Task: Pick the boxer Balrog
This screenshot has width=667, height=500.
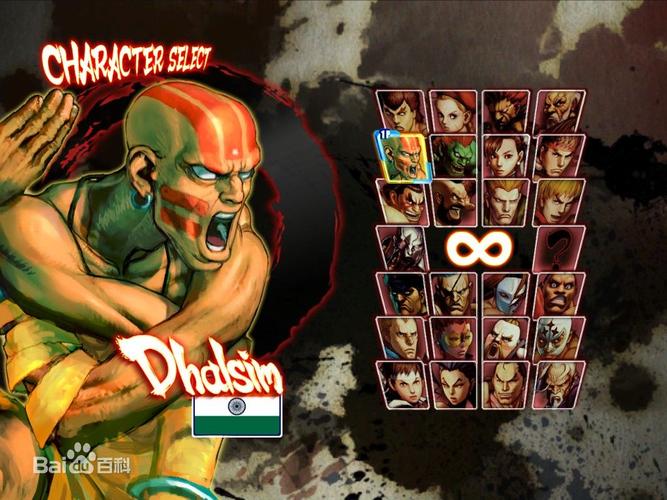Action: pos(559,293)
